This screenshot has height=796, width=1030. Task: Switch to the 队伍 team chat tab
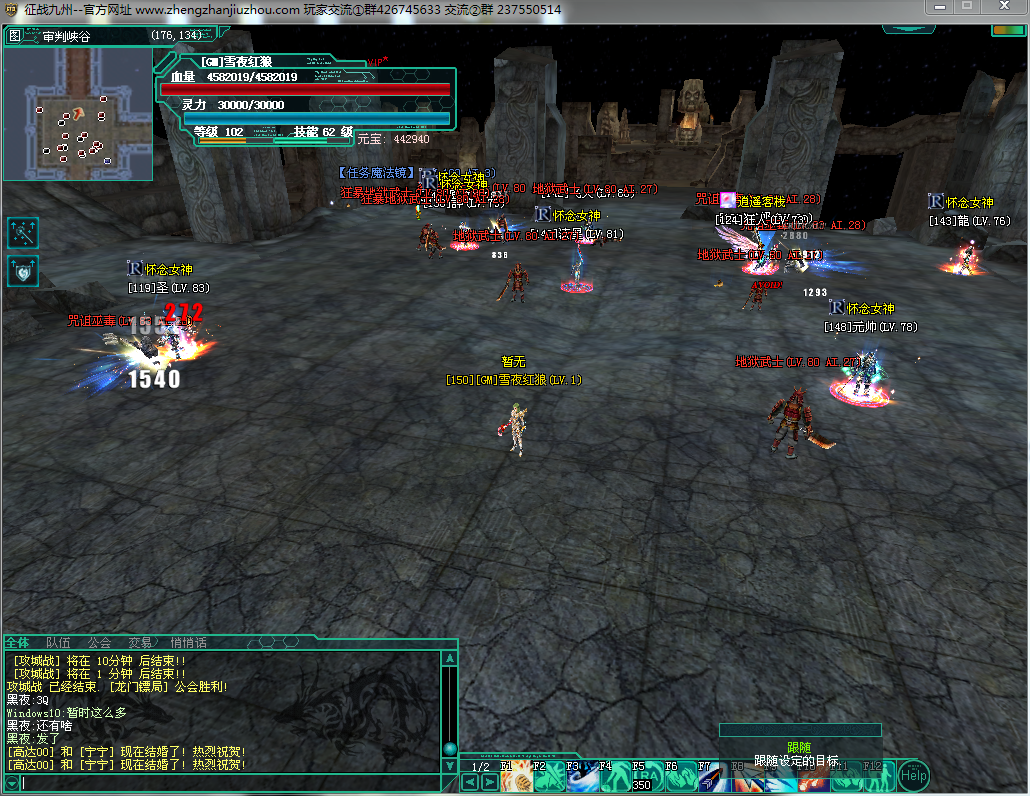click(x=58, y=642)
